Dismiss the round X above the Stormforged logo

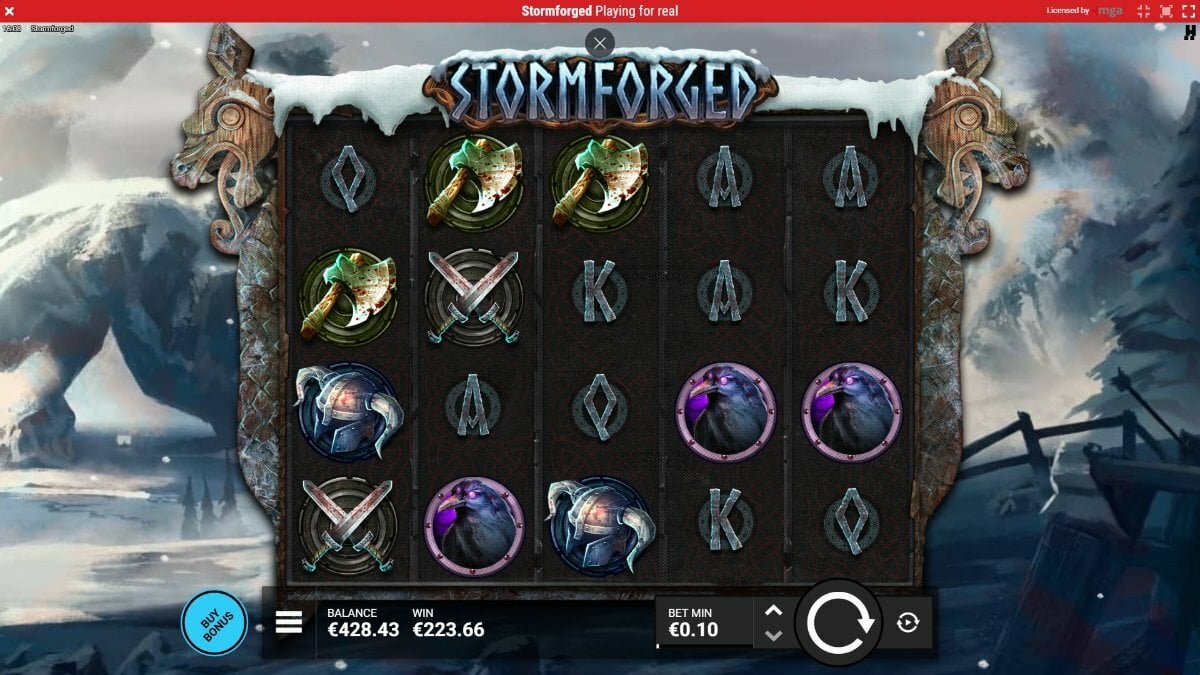pos(599,43)
